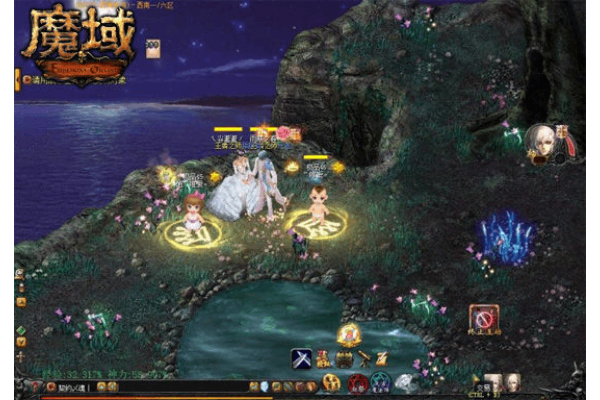Activate the crossed swords attack icon

302,358
